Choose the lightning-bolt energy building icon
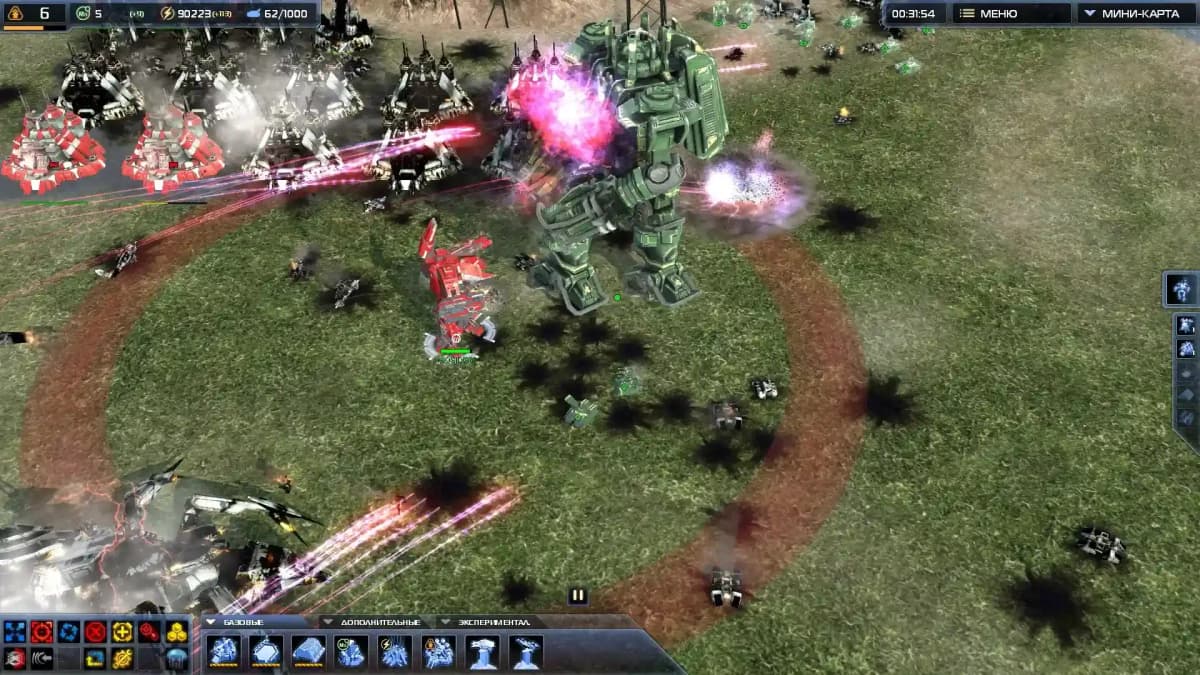This screenshot has width=1200, height=675. point(395,652)
